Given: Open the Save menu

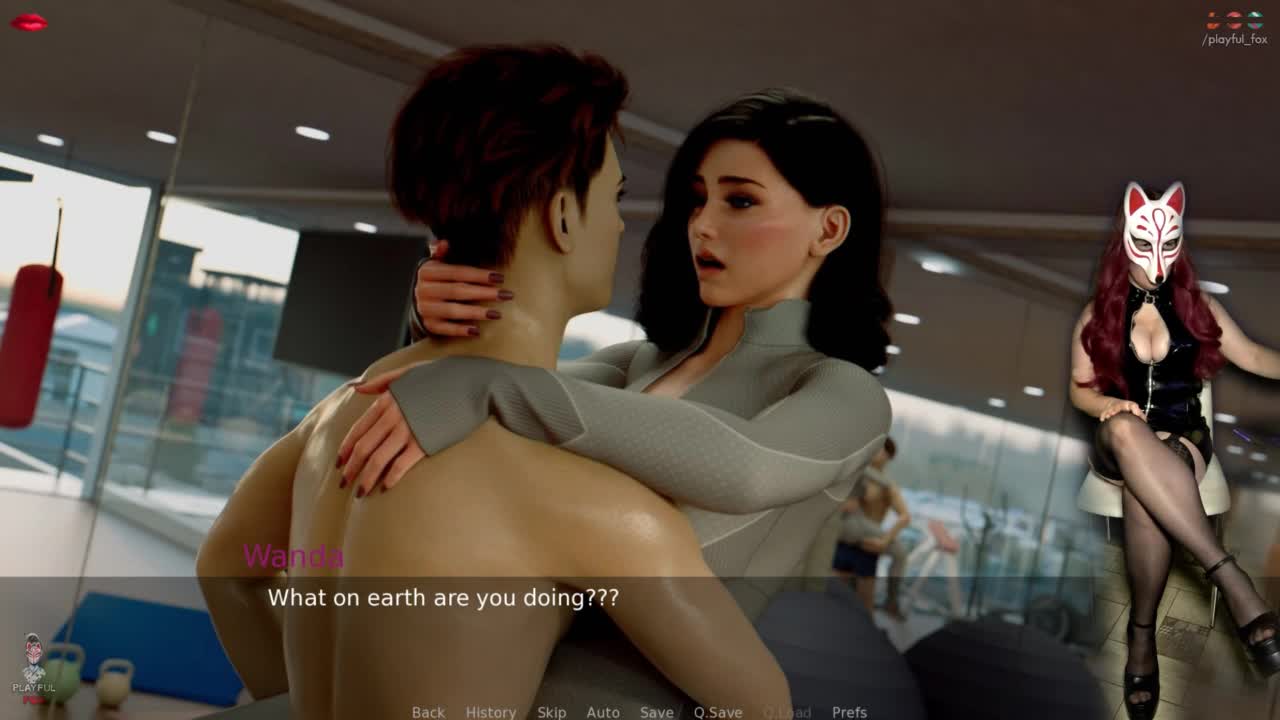Looking at the screenshot, I should (x=656, y=712).
